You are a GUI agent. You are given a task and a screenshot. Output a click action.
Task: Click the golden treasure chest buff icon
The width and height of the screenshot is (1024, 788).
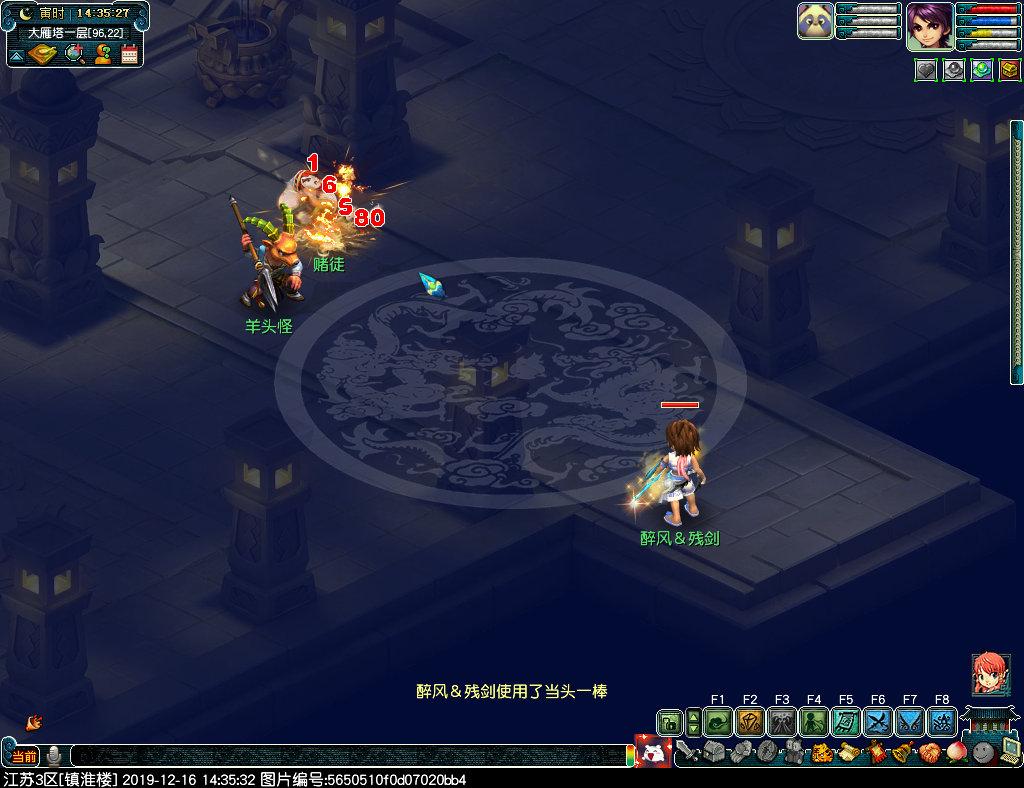[x=1010, y=71]
